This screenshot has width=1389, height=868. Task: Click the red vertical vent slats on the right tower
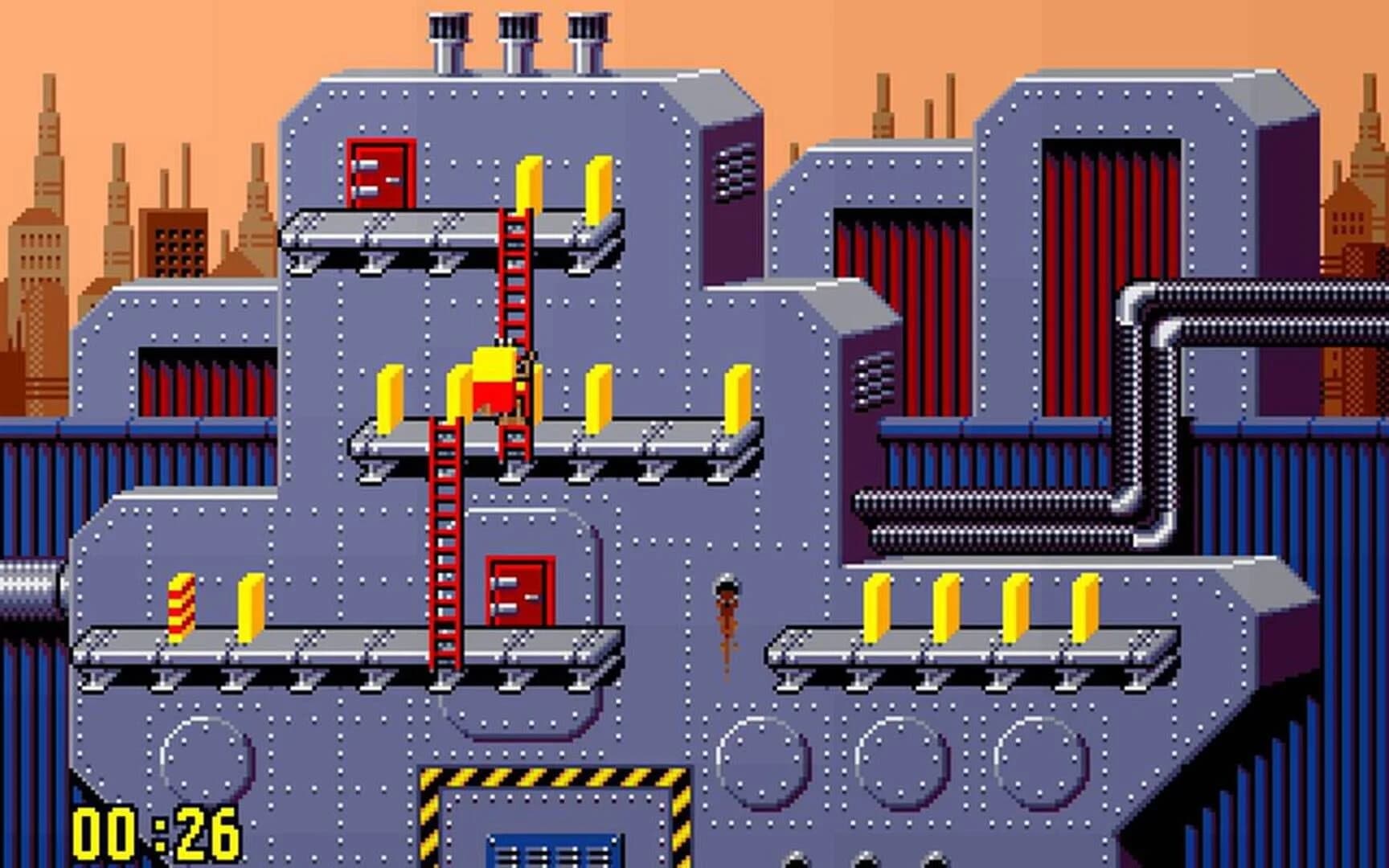(1109, 201)
